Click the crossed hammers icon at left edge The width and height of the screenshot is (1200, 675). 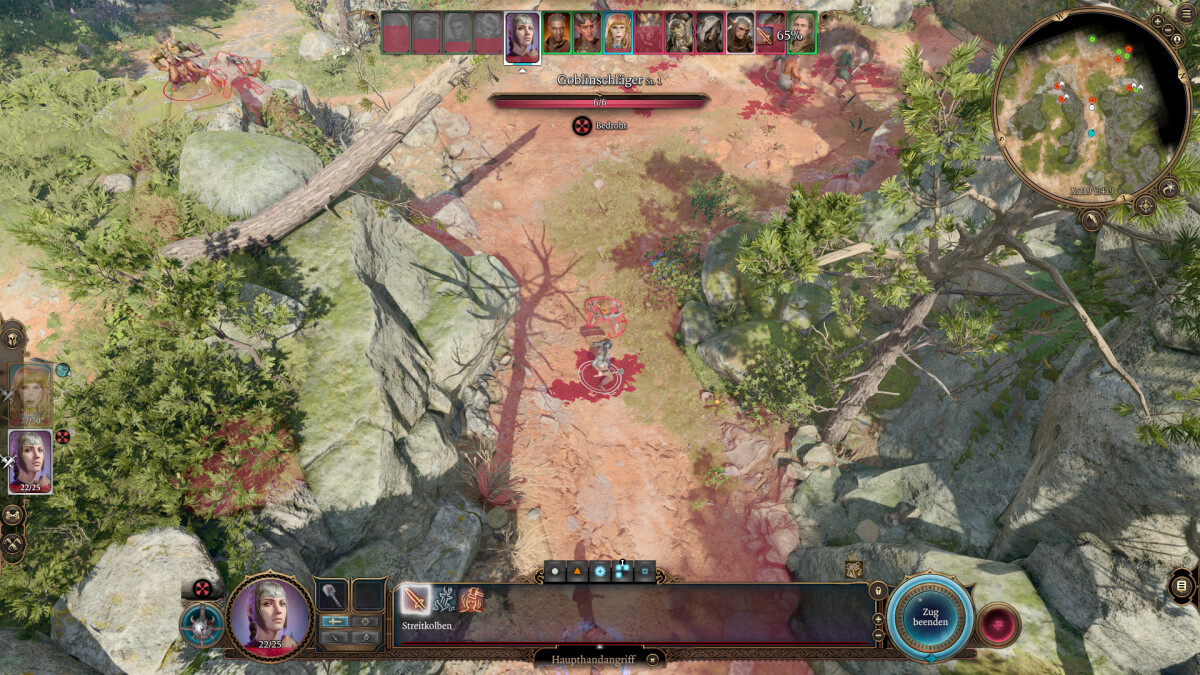12,545
